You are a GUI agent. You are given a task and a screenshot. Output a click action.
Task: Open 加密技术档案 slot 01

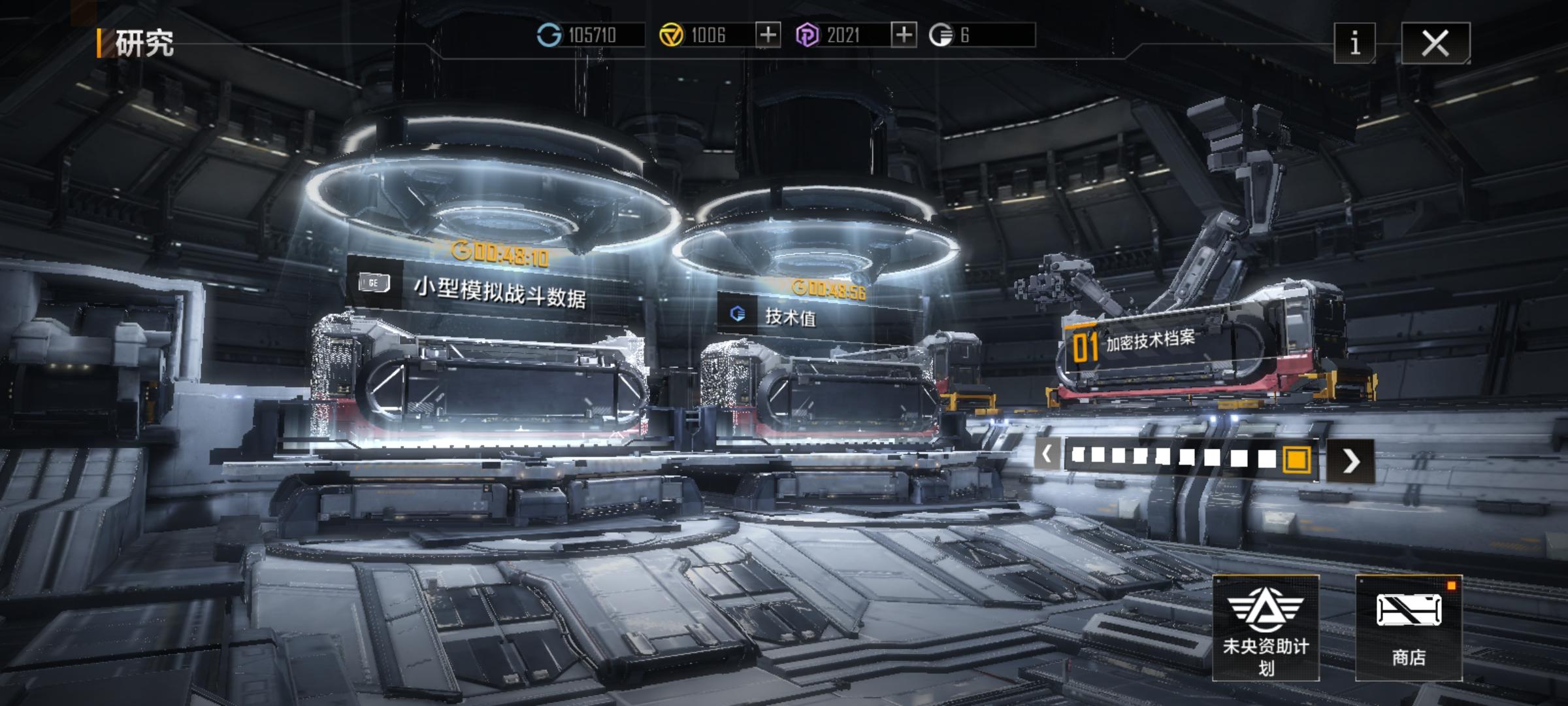(x=1150, y=341)
